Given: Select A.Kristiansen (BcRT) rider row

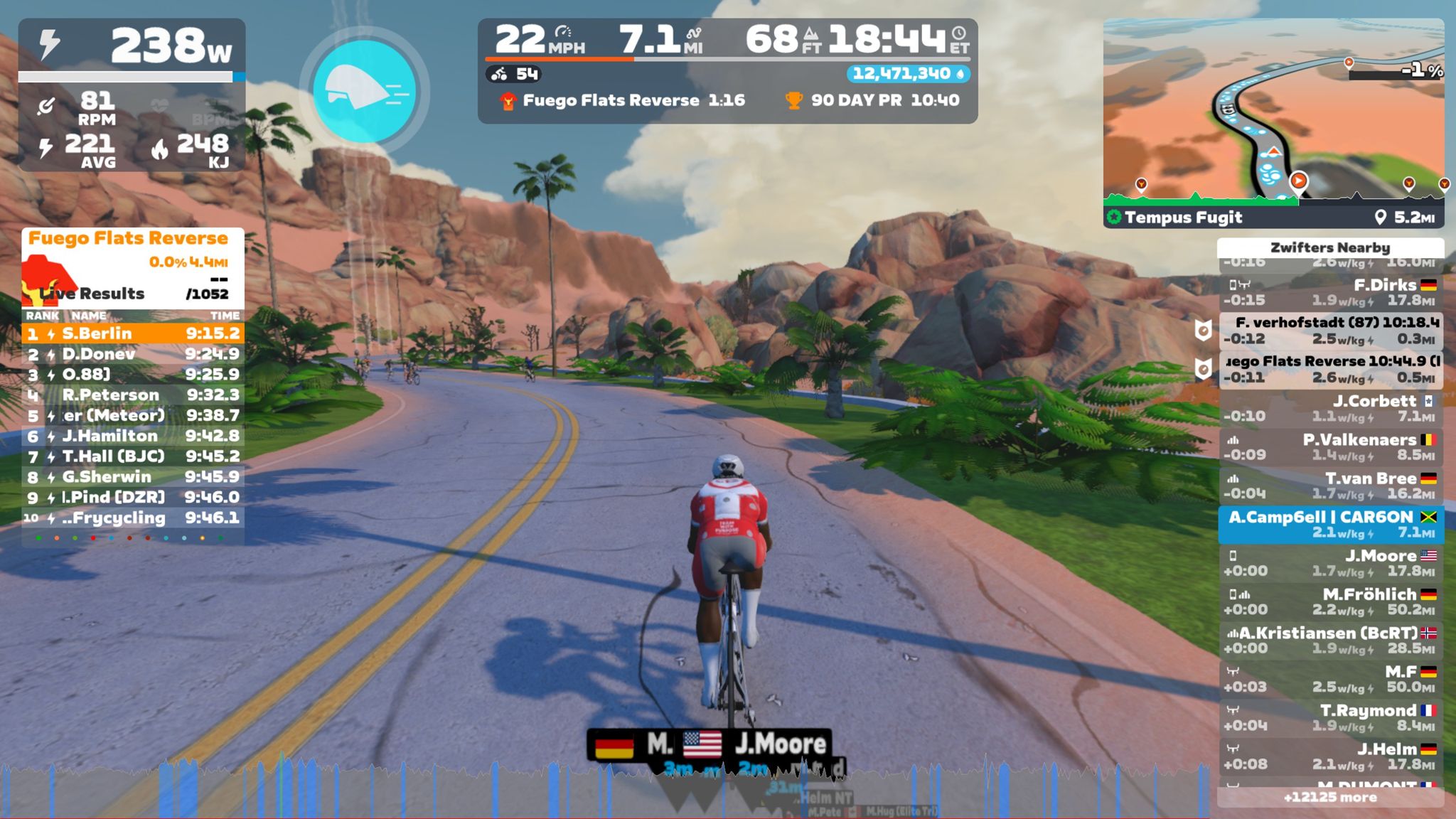Looking at the screenshot, I should (1329, 640).
